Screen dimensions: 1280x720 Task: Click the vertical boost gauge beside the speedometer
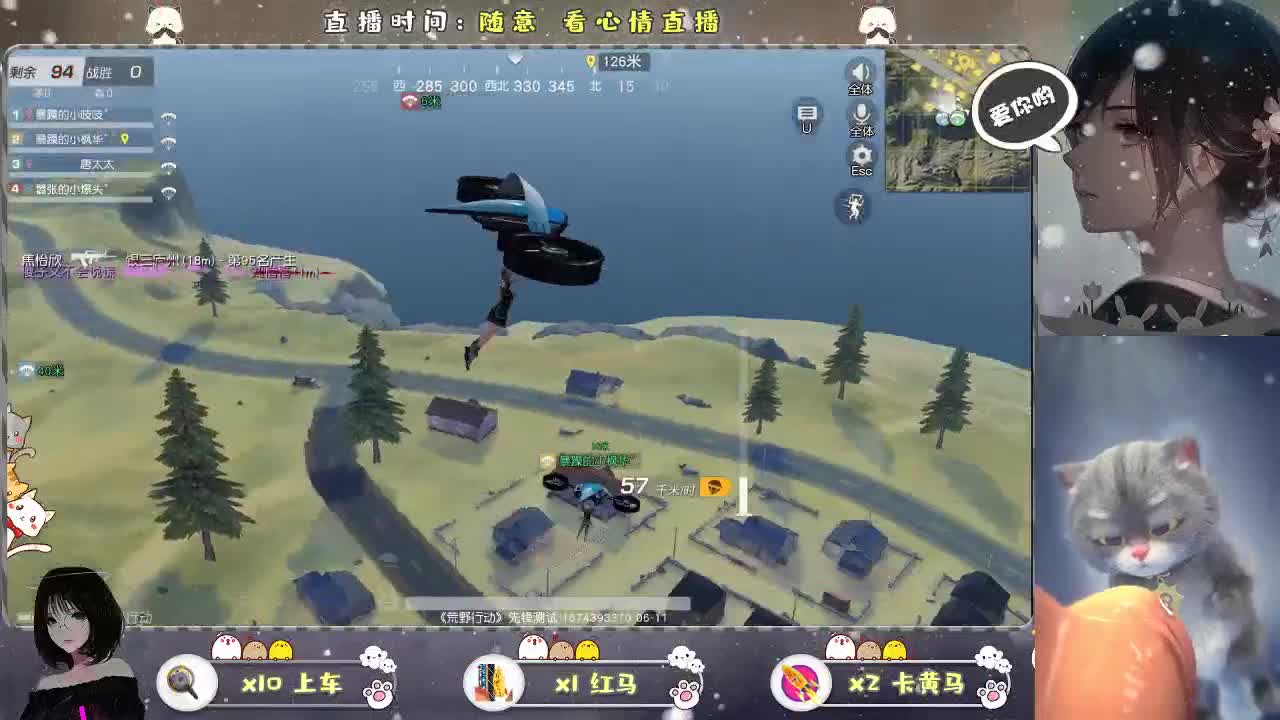click(742, 492)
